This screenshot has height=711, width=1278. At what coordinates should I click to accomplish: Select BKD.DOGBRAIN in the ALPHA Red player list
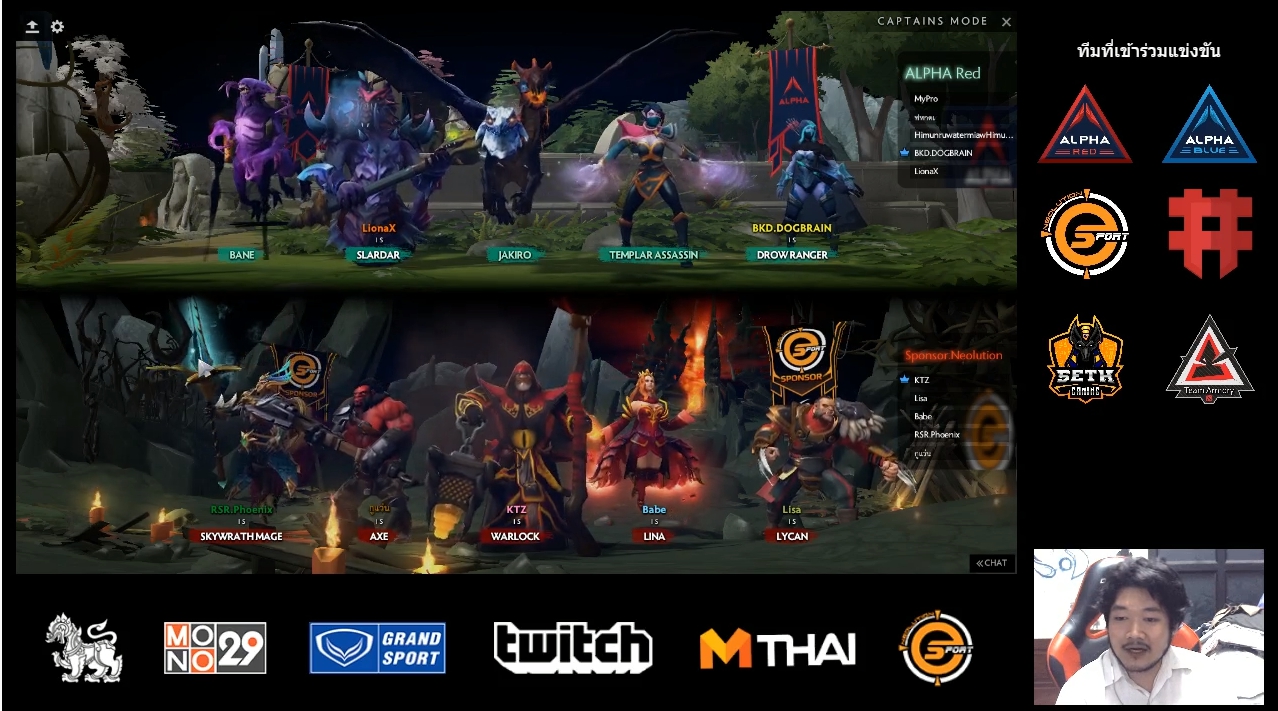(x=942, y=153)
